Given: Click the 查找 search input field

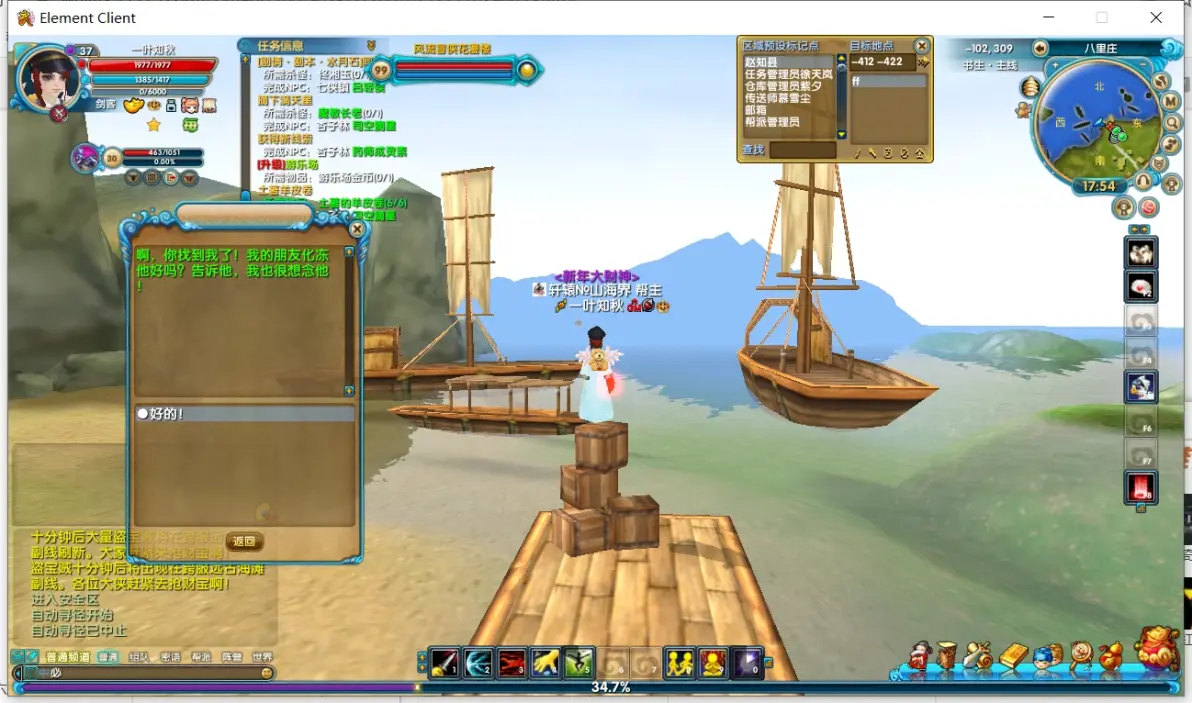Looking at the screenshot, I should pyautogui.click(x=802, y=150).
